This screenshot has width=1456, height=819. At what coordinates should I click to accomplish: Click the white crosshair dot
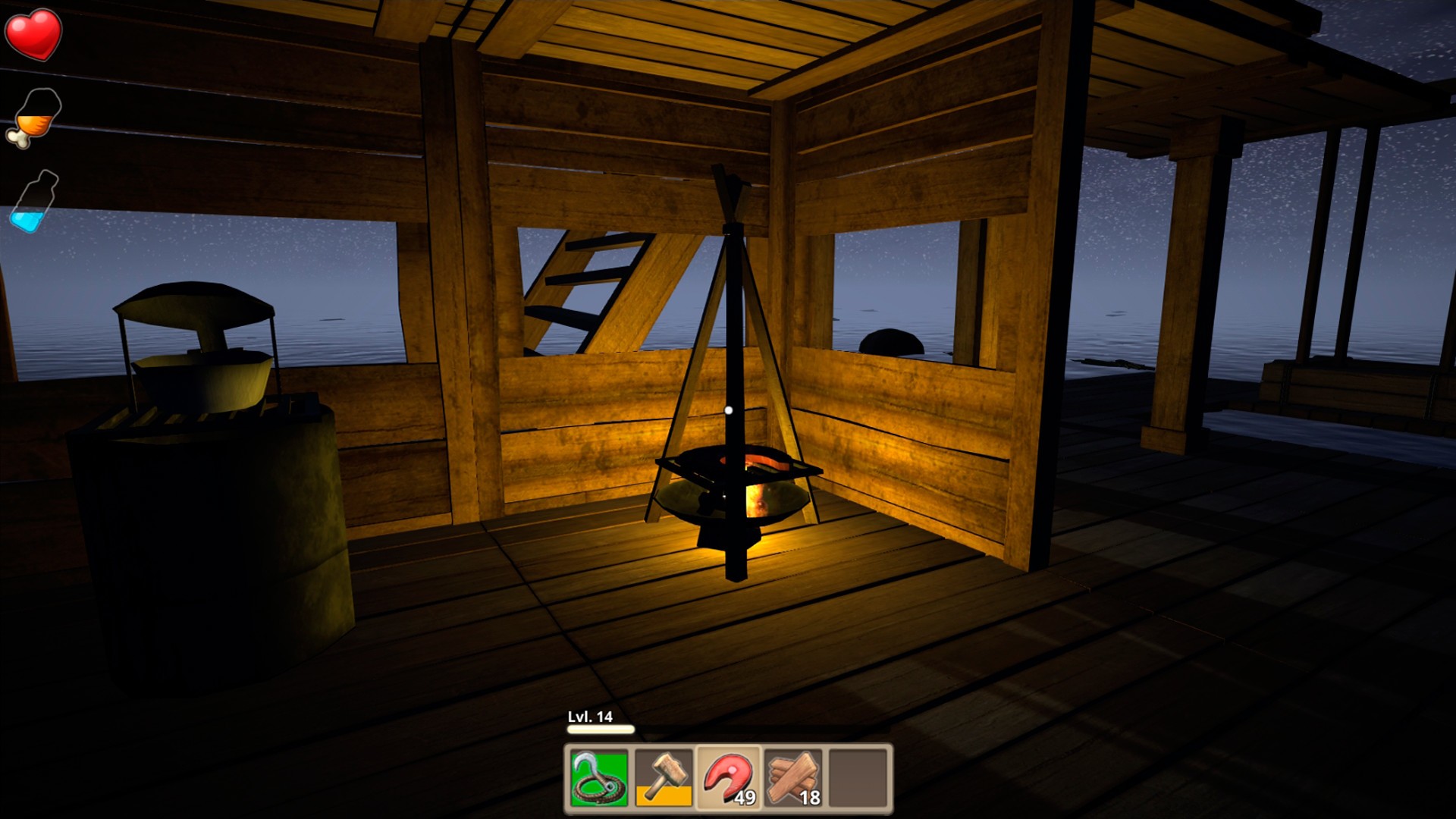[730, 409]
